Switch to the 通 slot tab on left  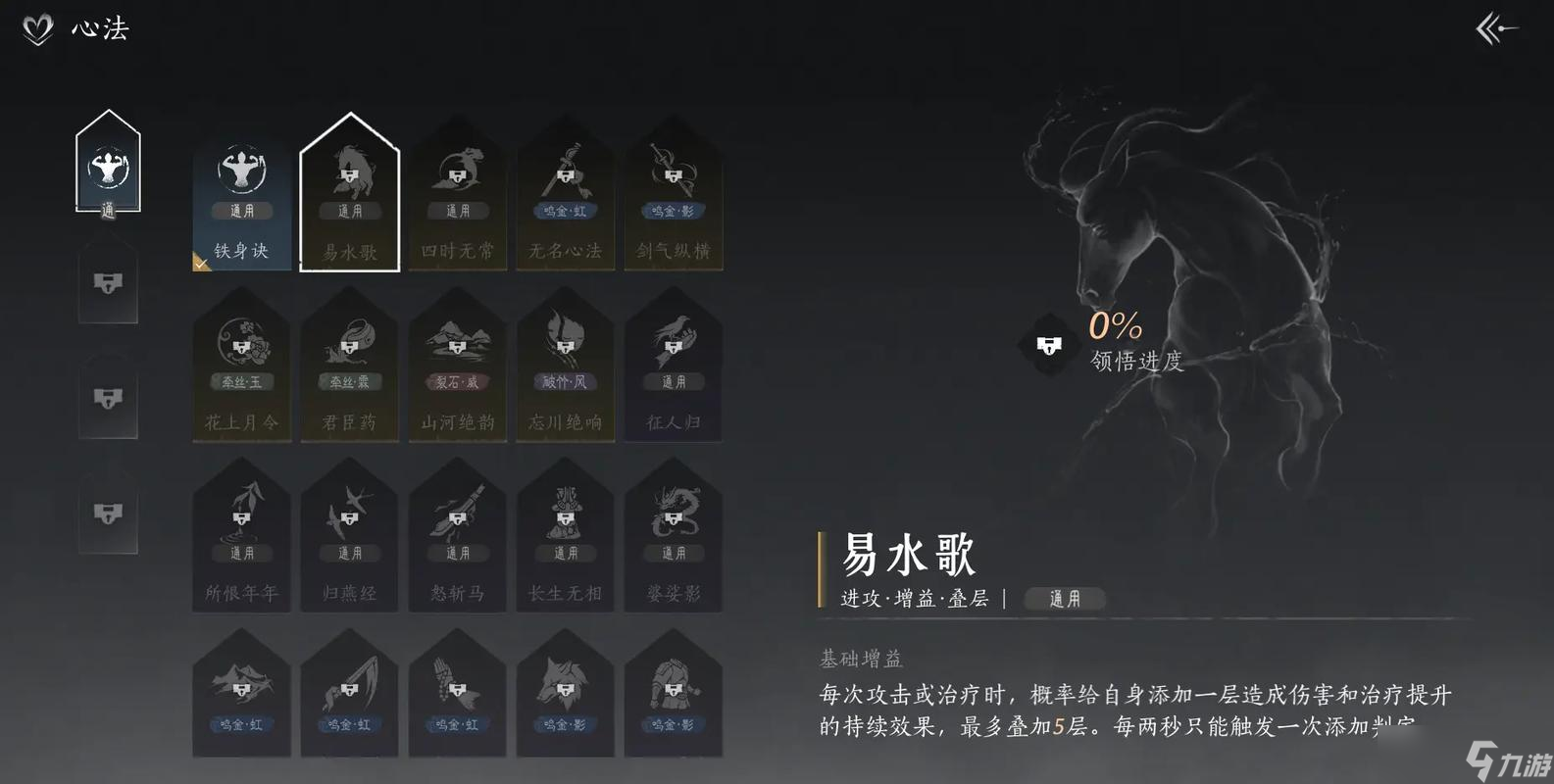[x=108, y=167]
